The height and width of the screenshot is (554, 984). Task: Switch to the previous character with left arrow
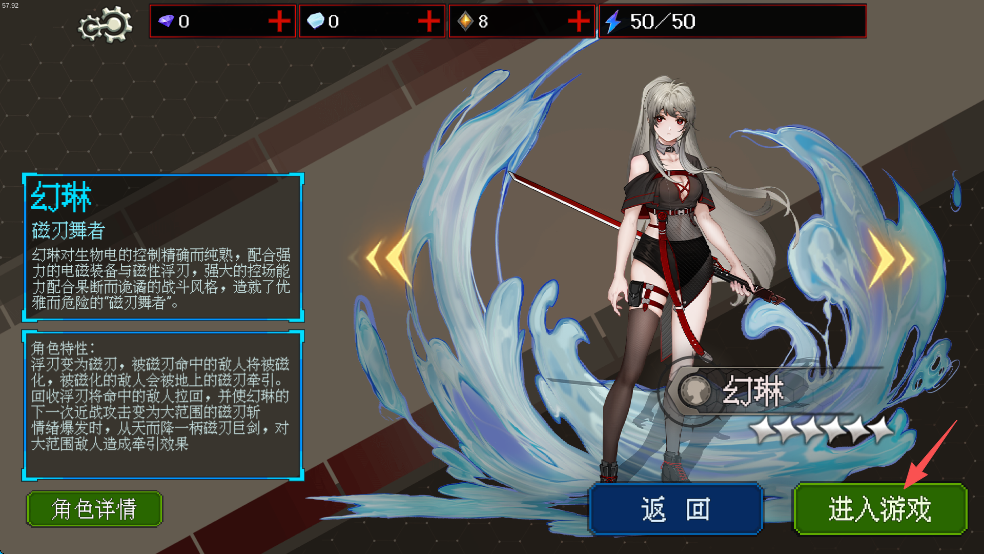click(387, 260)
